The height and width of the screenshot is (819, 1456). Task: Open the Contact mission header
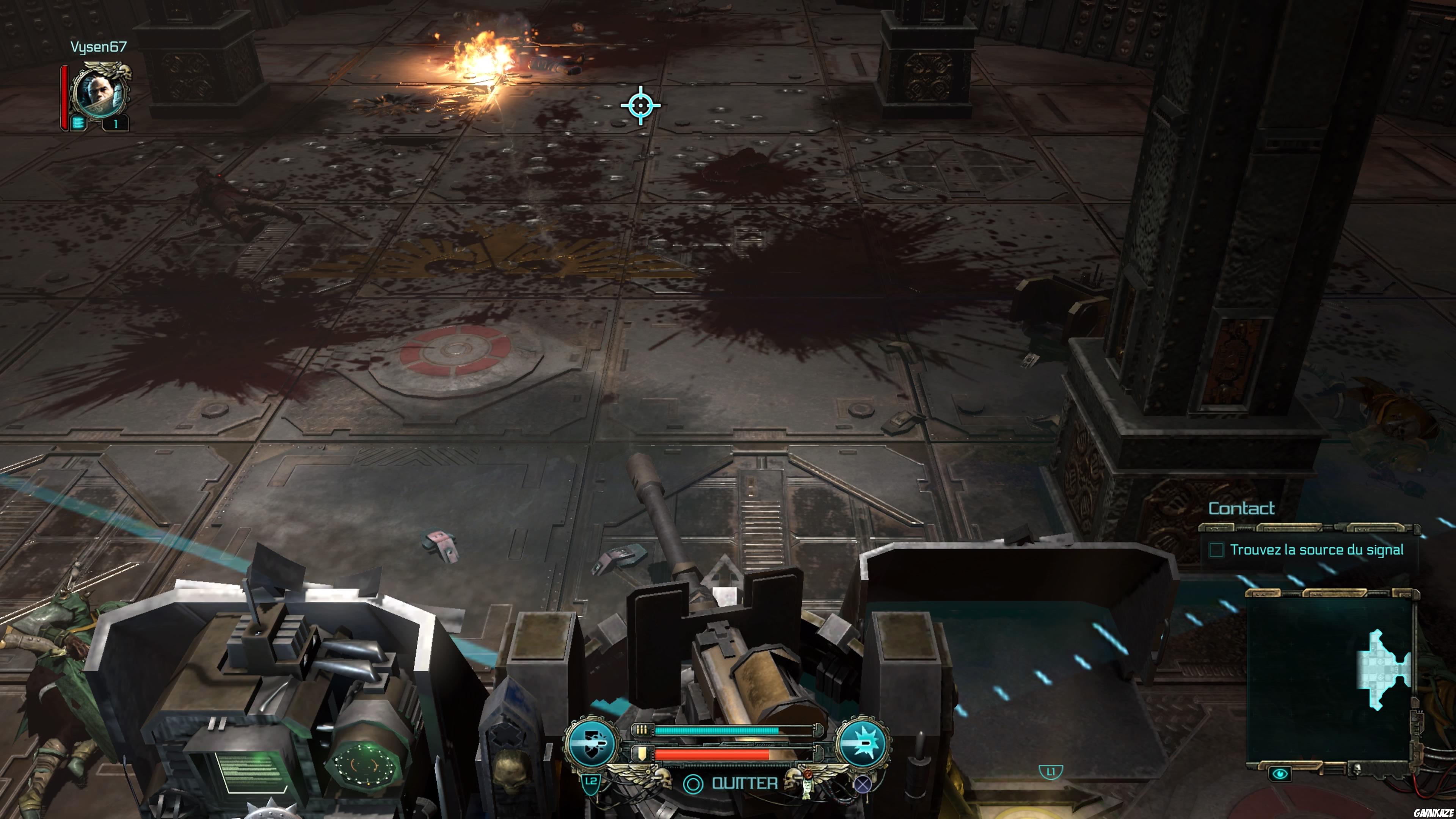tap(1241, 508)
